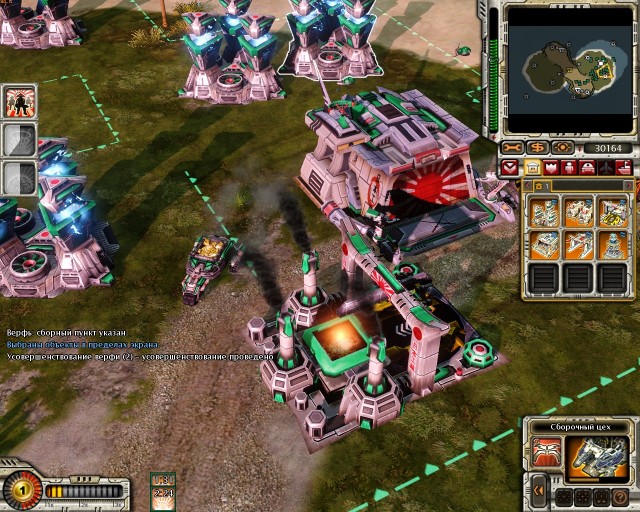Collapse the panel with the double-arrow button

click(539, 490)
